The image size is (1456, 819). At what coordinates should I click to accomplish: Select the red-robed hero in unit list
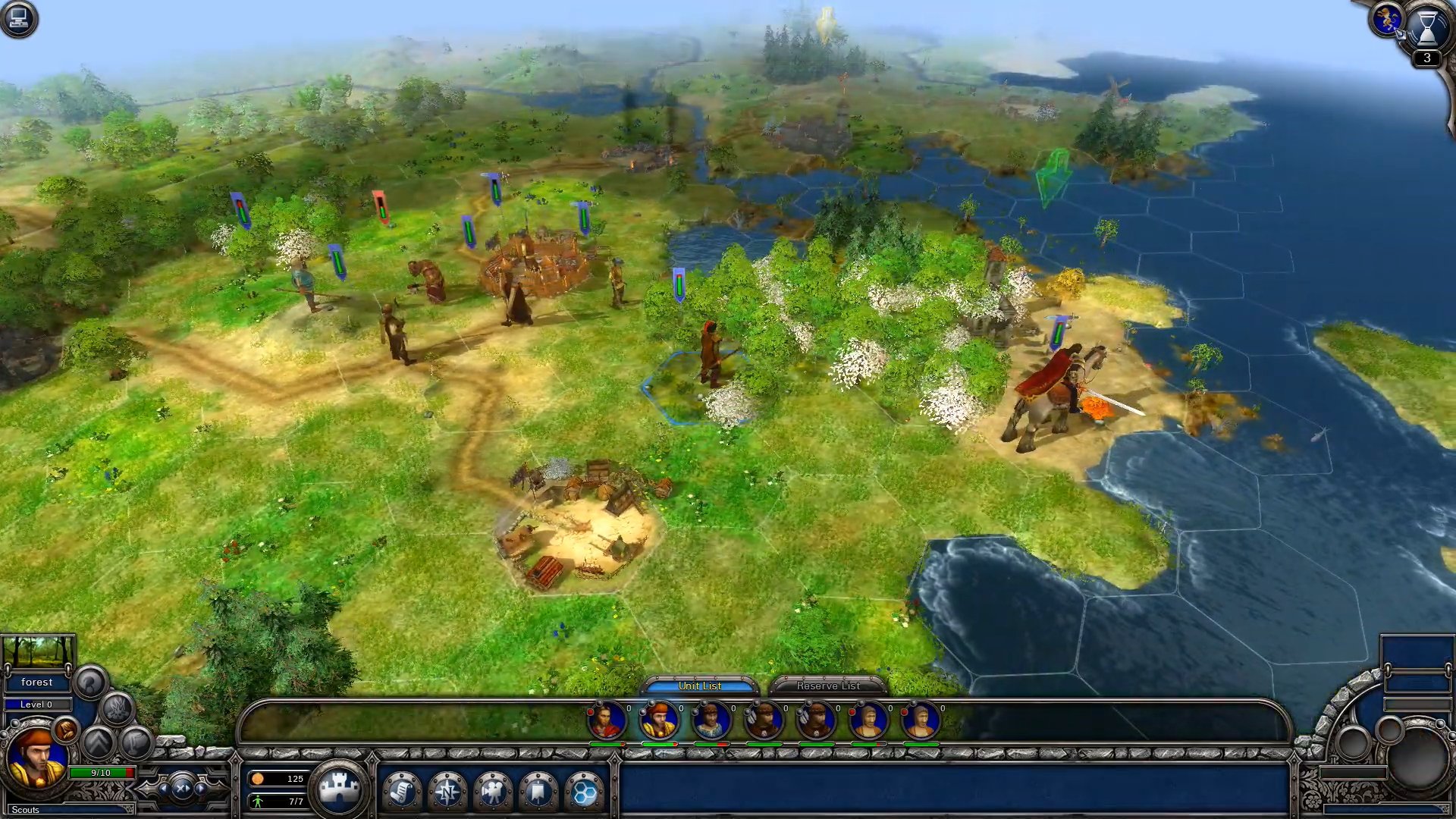tap(606, 720)
